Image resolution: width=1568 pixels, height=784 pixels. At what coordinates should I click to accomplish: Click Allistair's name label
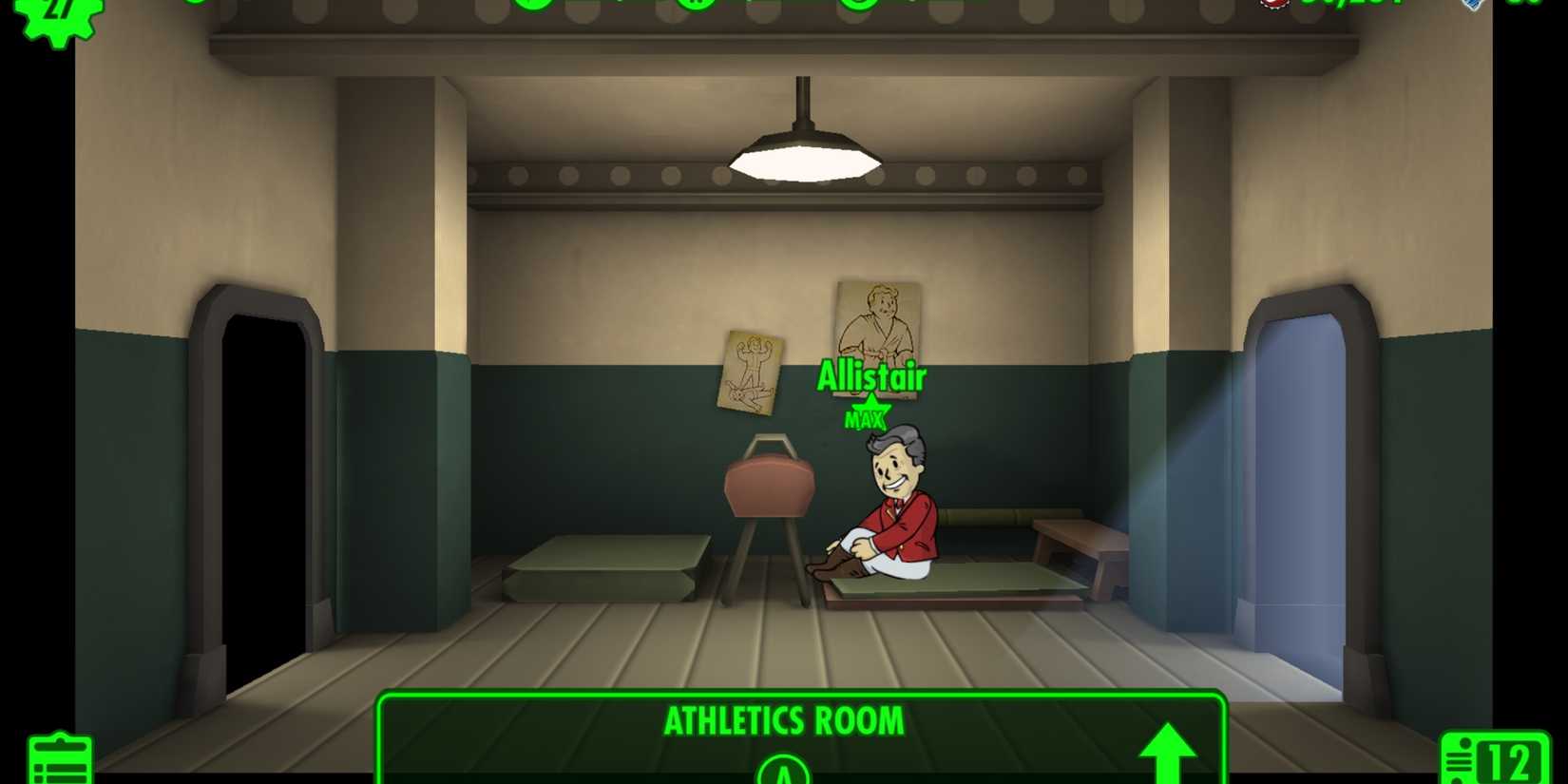pos(870,377)
